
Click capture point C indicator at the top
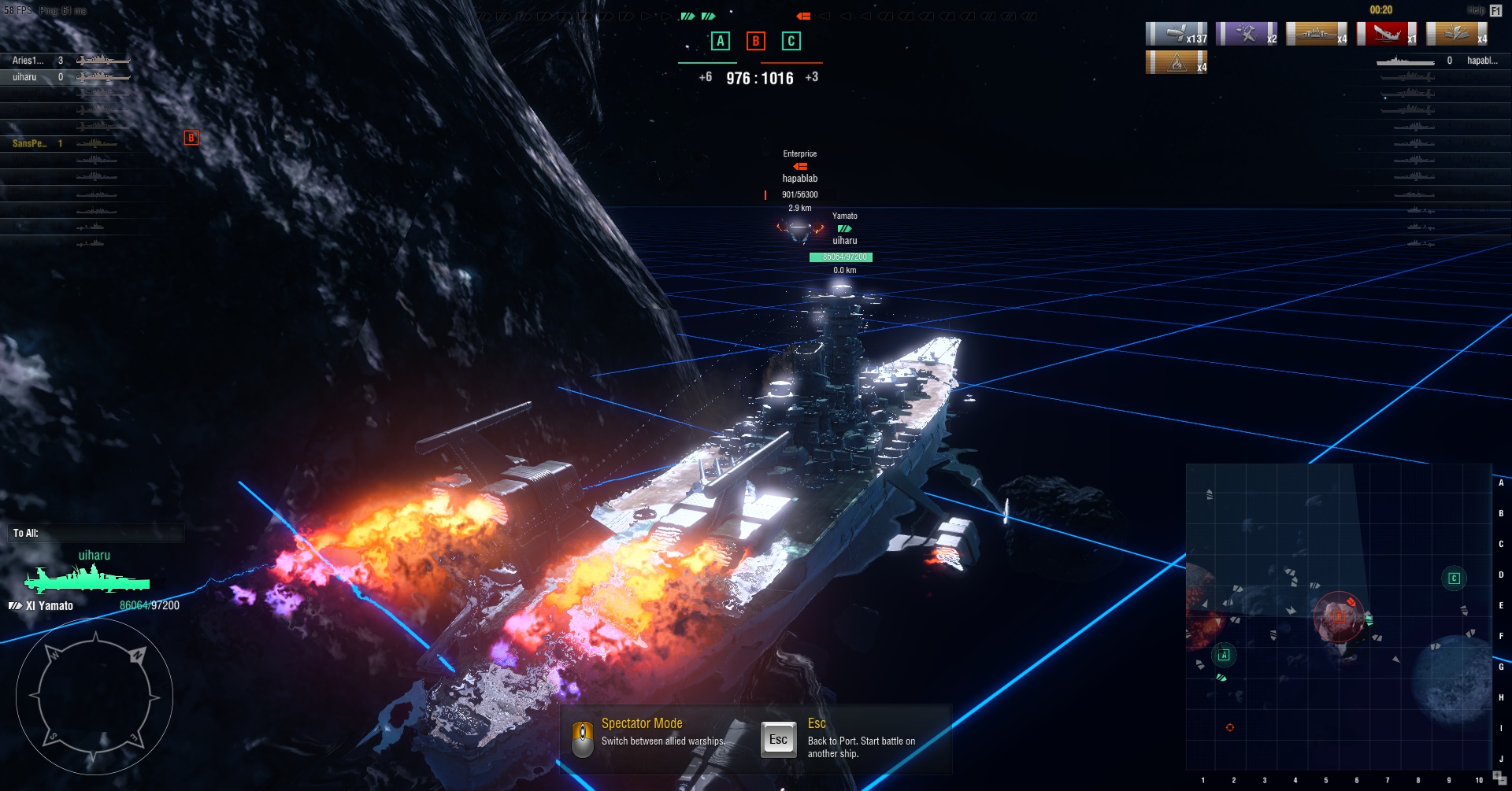tap(791, 41)
